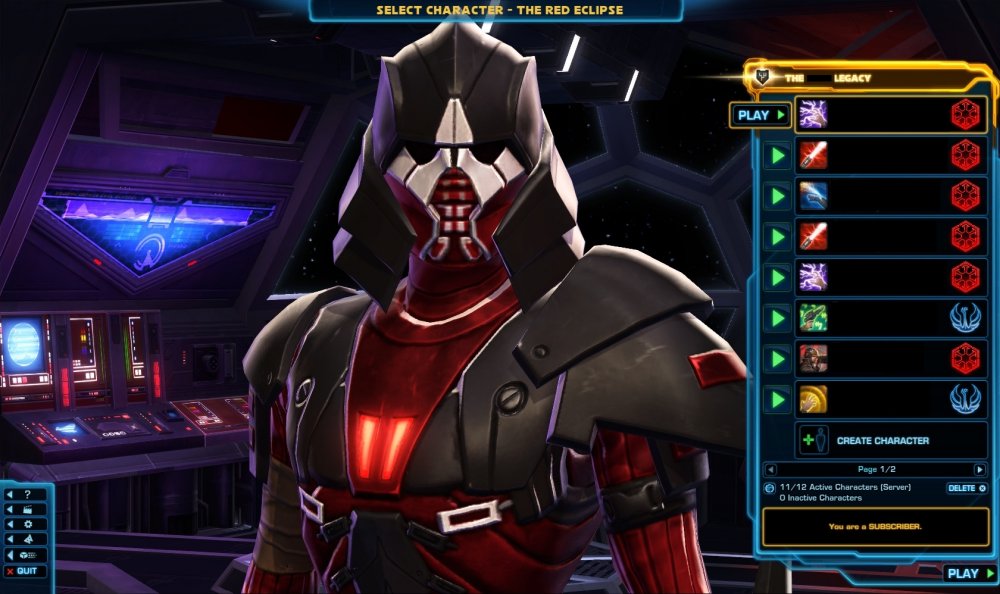The width and height of the screenshot is (1000, 594).
Task: Quit the game
Action: pos(25,571)
